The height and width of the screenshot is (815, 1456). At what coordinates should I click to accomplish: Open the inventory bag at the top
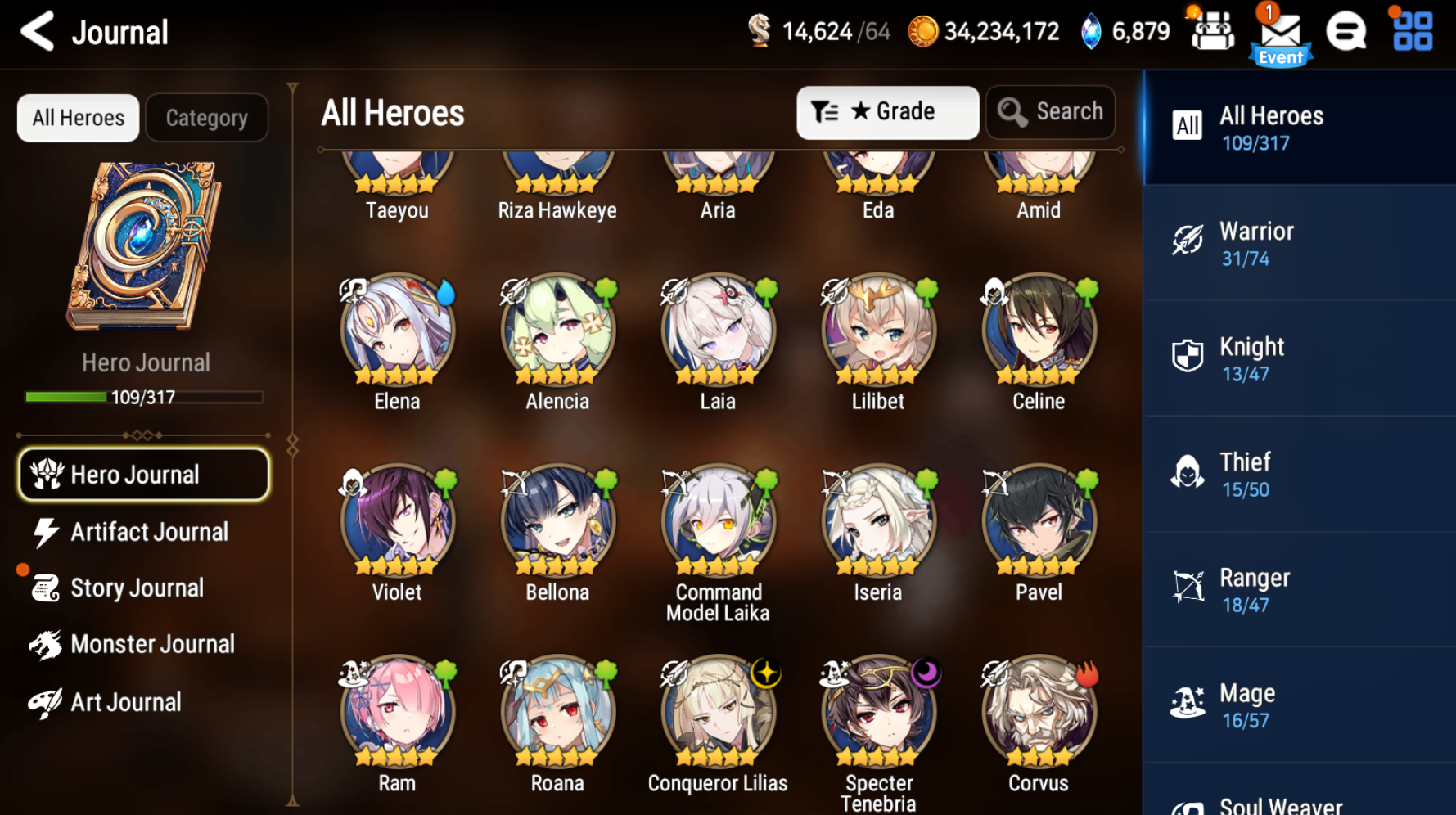[1213, 33]
